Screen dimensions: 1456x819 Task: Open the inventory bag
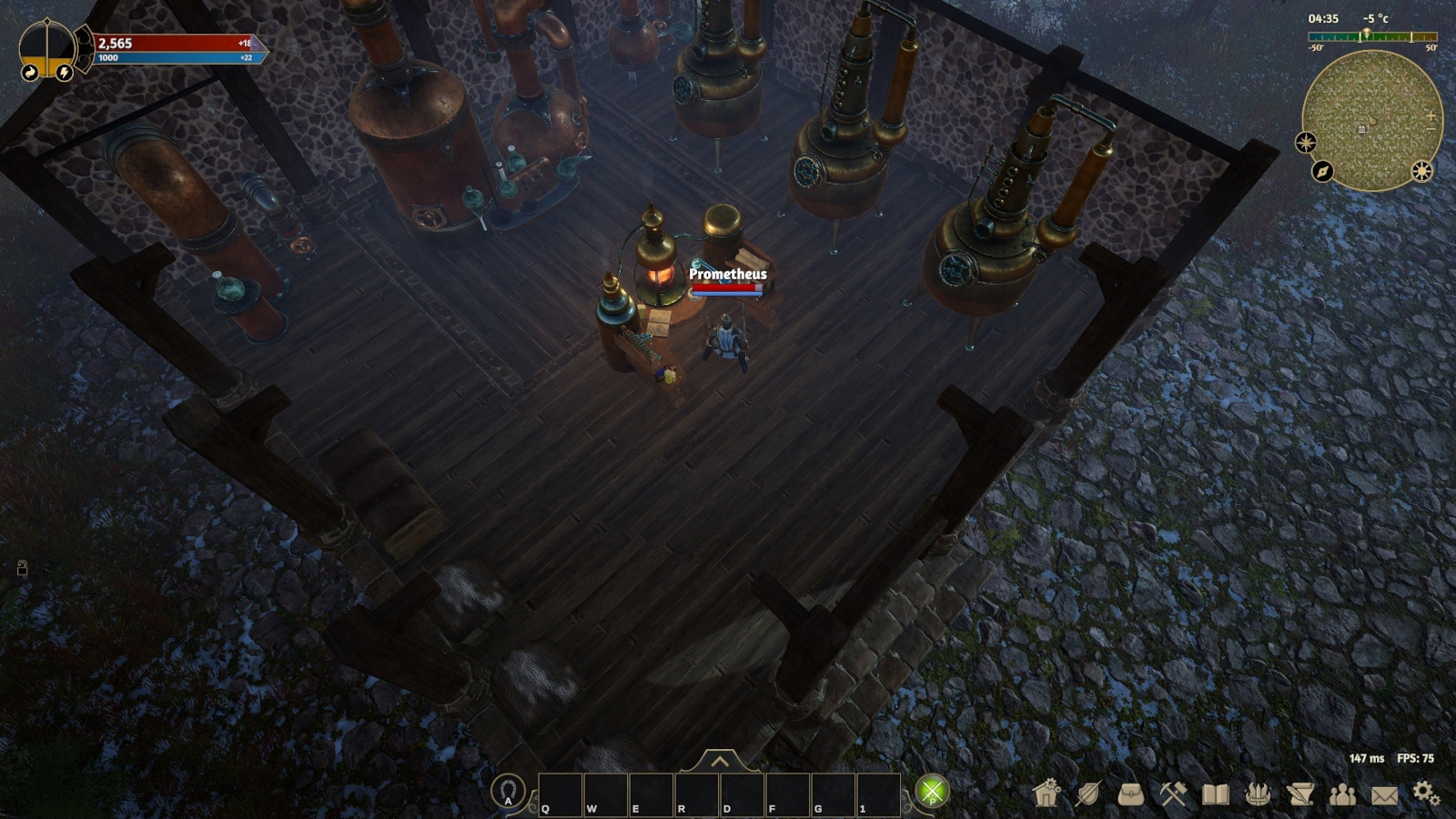pyautogui.click(x=1131, y=794)
